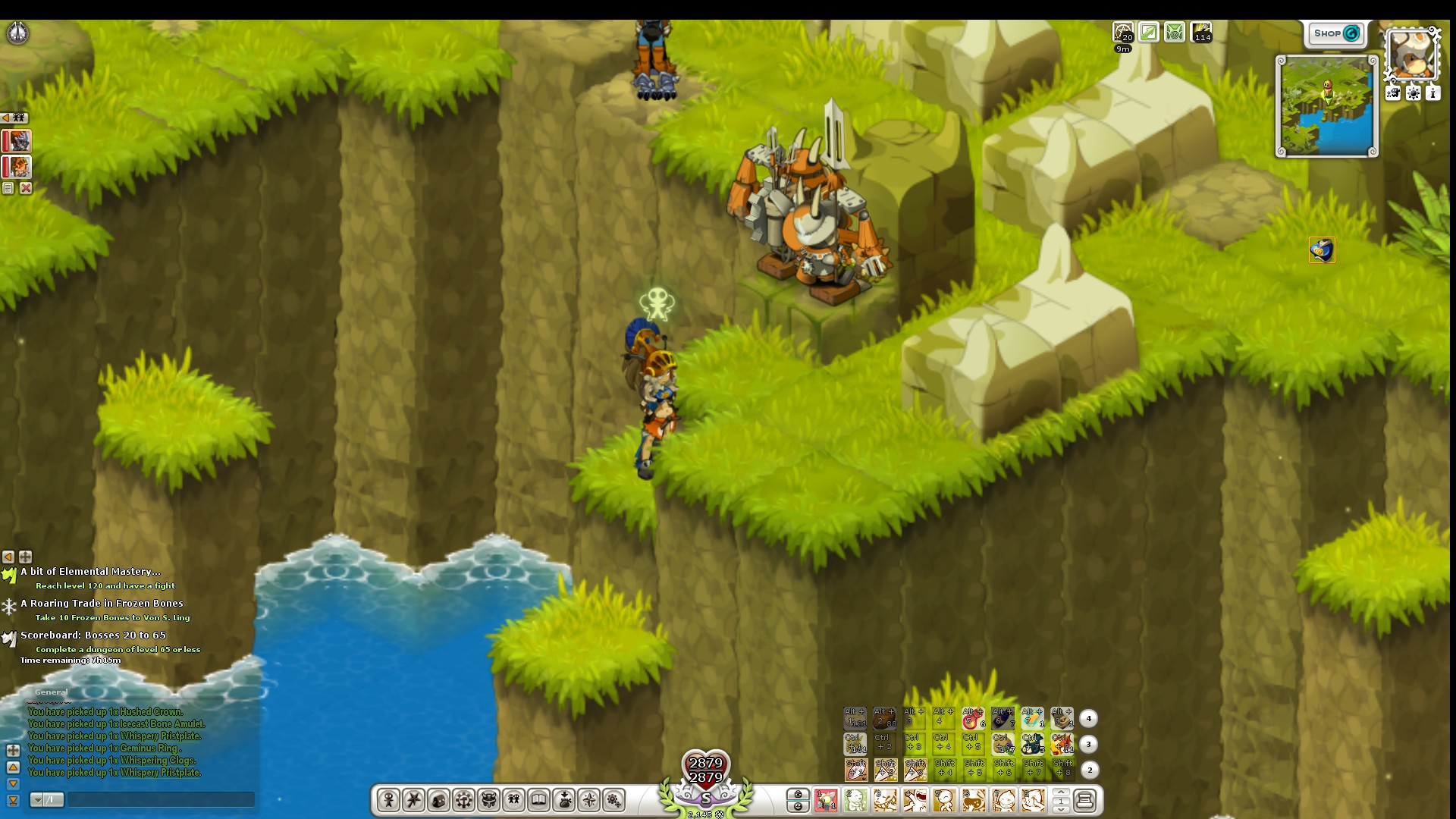
Task: Click the info icon under the character portrait
Action: pos(1432,93)
